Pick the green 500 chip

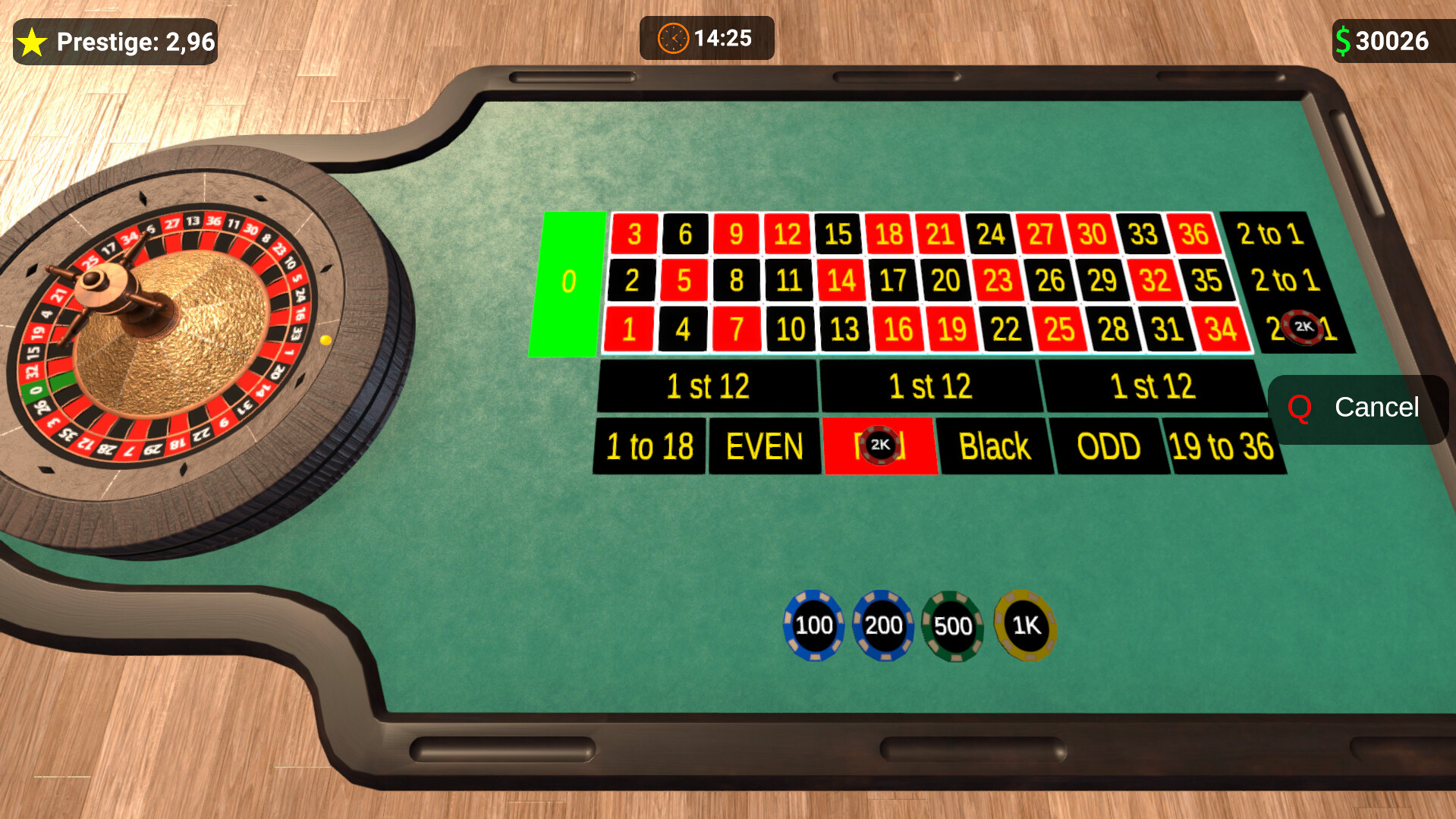click(953, 627)
